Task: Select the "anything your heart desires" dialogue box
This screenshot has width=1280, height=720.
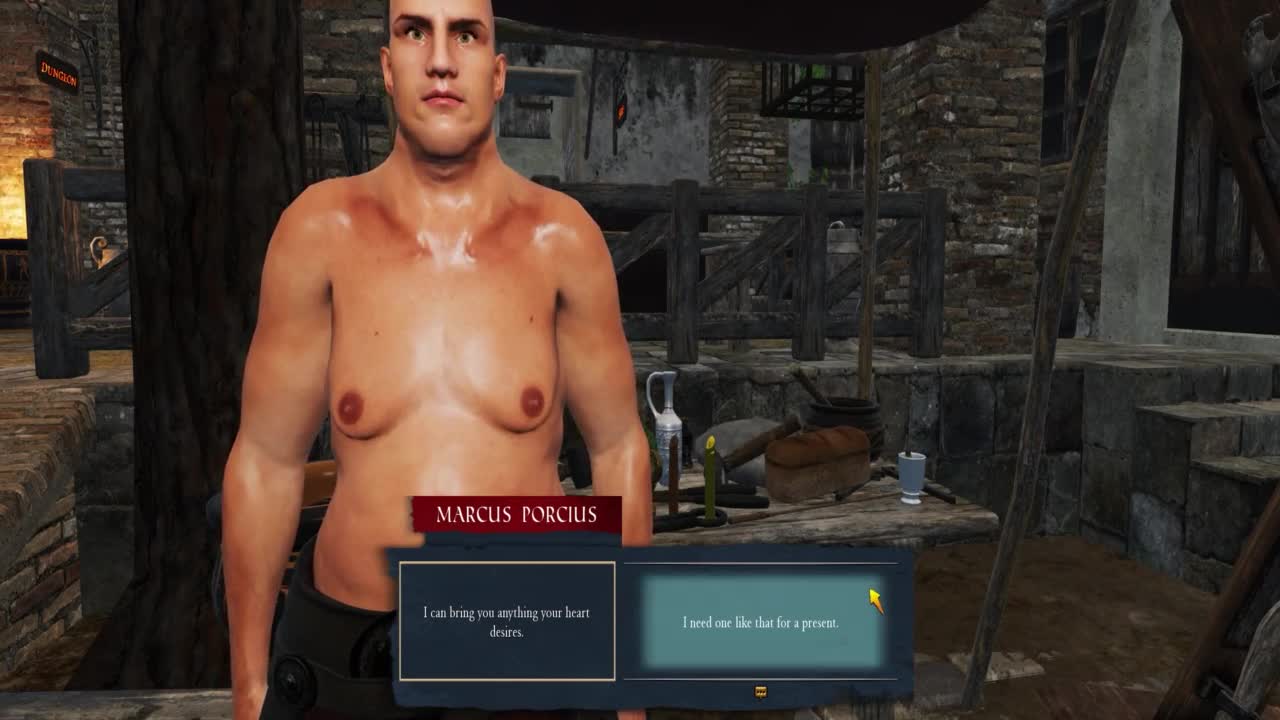Action: [x=507, y=621]
